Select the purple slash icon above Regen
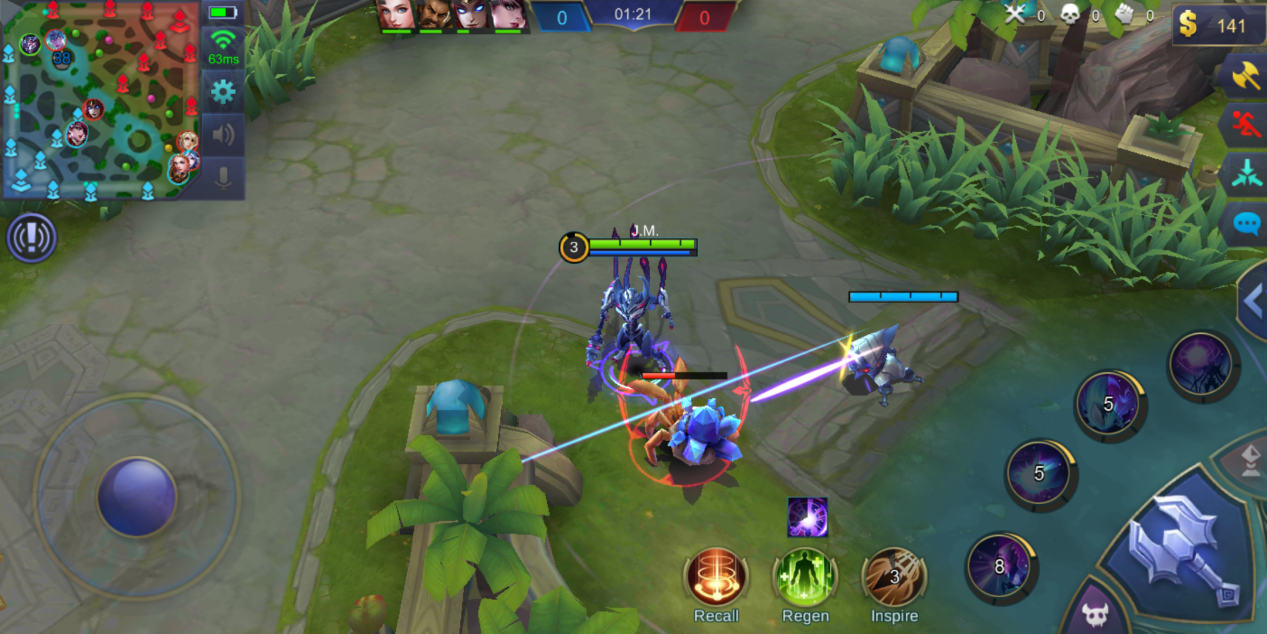Screen dimensions: 1267x634 tap(807, 517)
